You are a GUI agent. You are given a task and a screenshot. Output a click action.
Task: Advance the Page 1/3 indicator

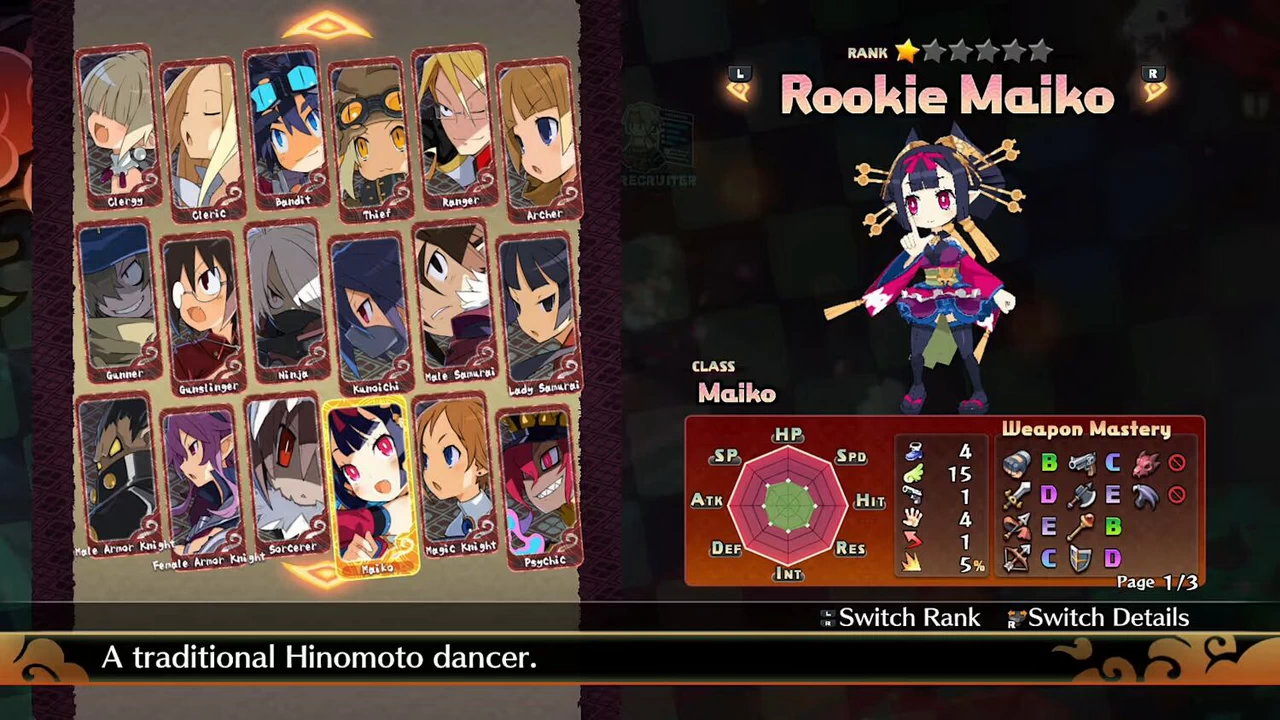click(1158, 583)
